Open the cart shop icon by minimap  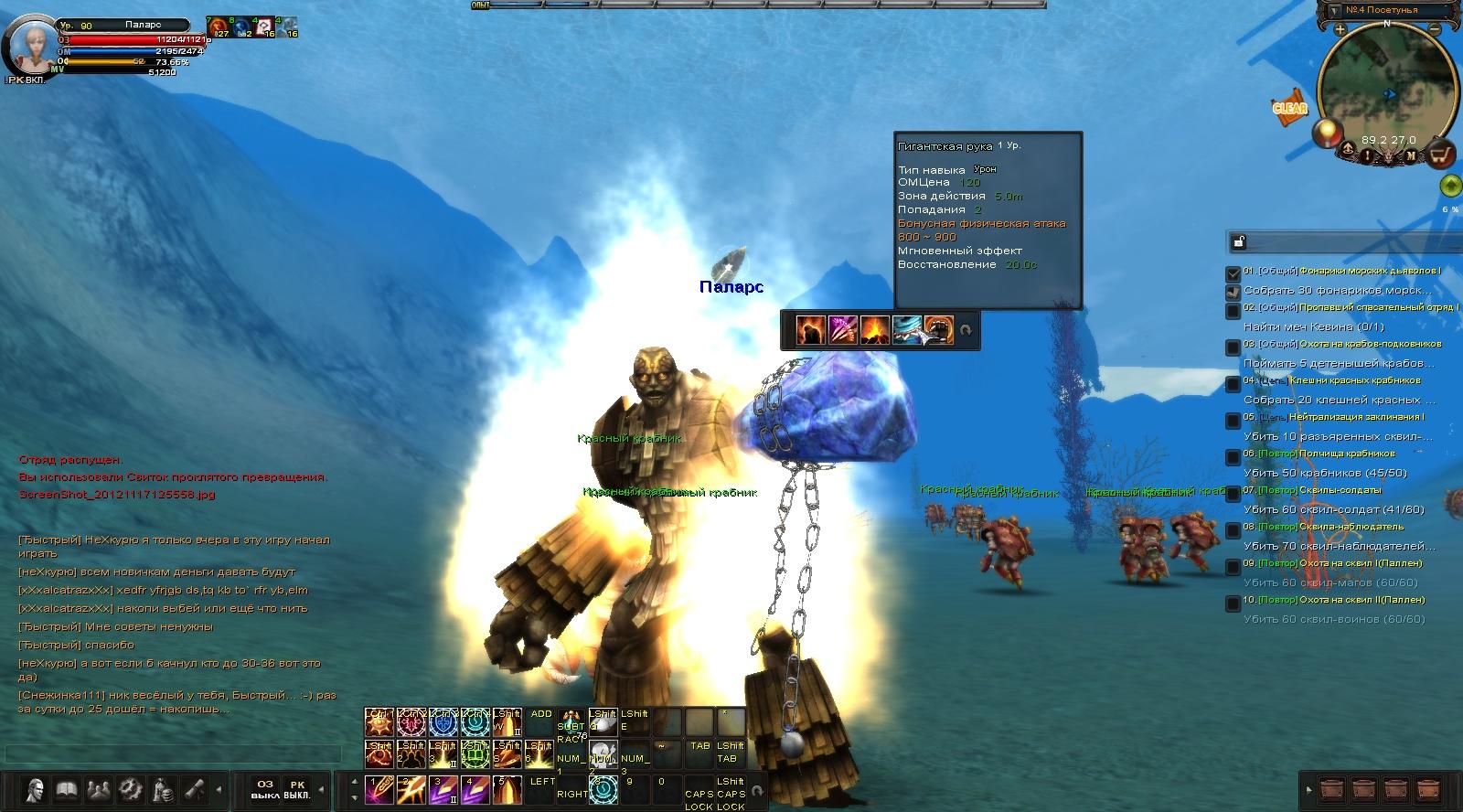1440,154
